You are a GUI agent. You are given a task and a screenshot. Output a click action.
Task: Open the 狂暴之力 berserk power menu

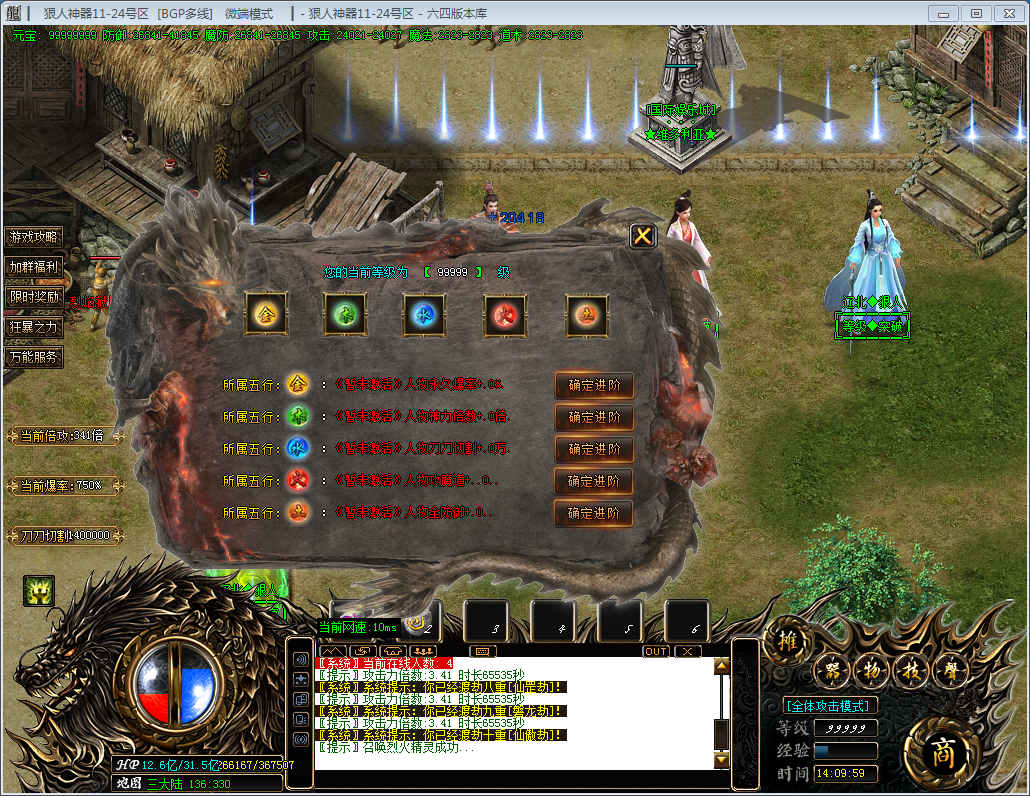tap(34, 327)
